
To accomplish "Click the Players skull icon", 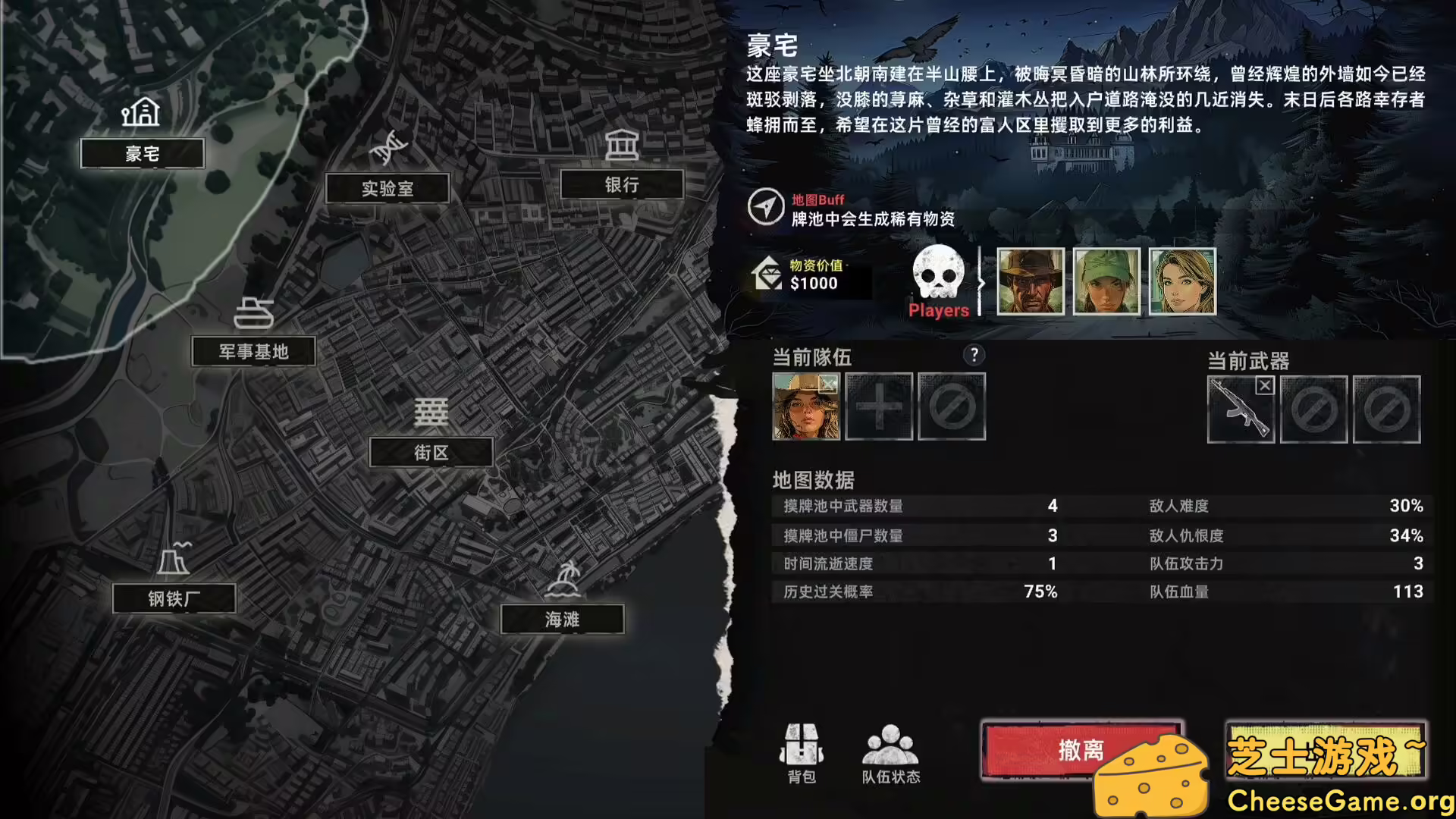I will [938, 273].
